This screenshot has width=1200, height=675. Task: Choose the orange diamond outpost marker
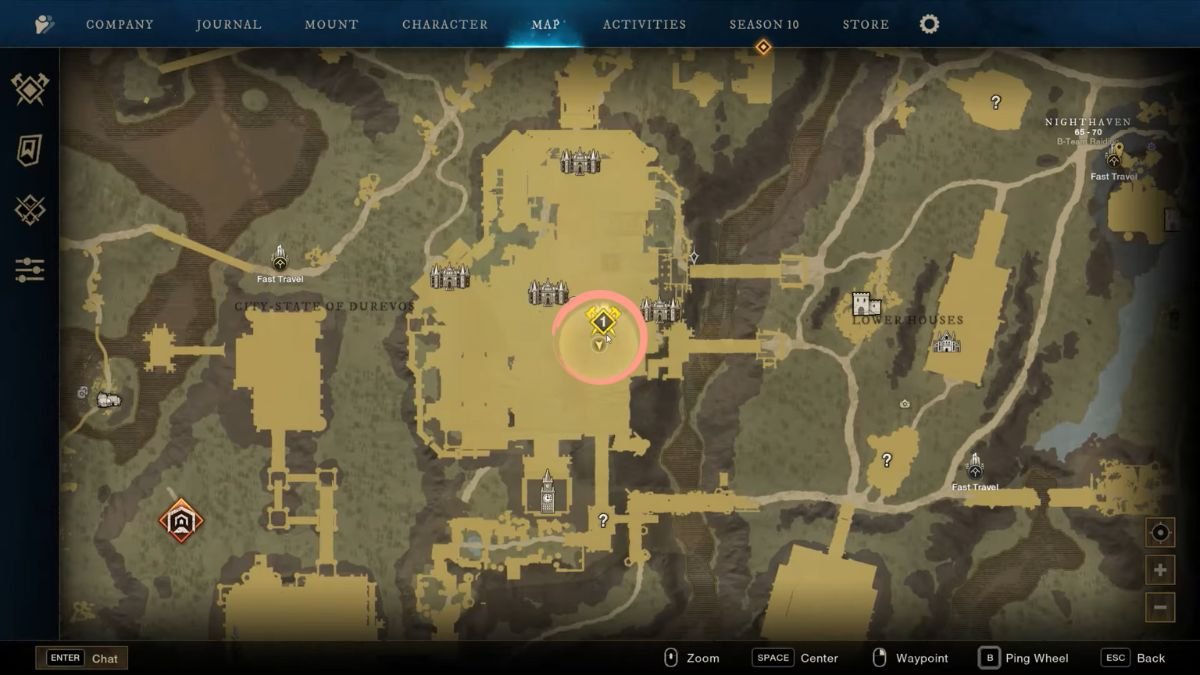pos(181,520)
